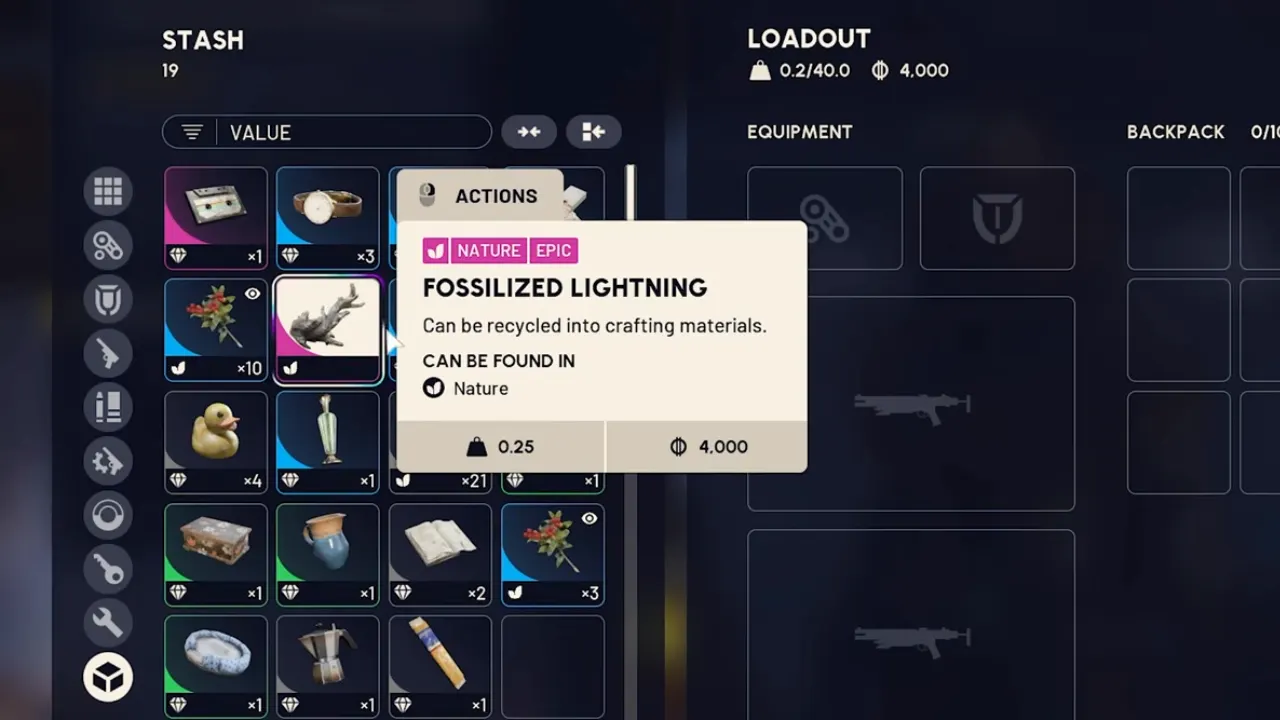
Task: Select the wrench tools filter icon
Action: click(108, 623)
